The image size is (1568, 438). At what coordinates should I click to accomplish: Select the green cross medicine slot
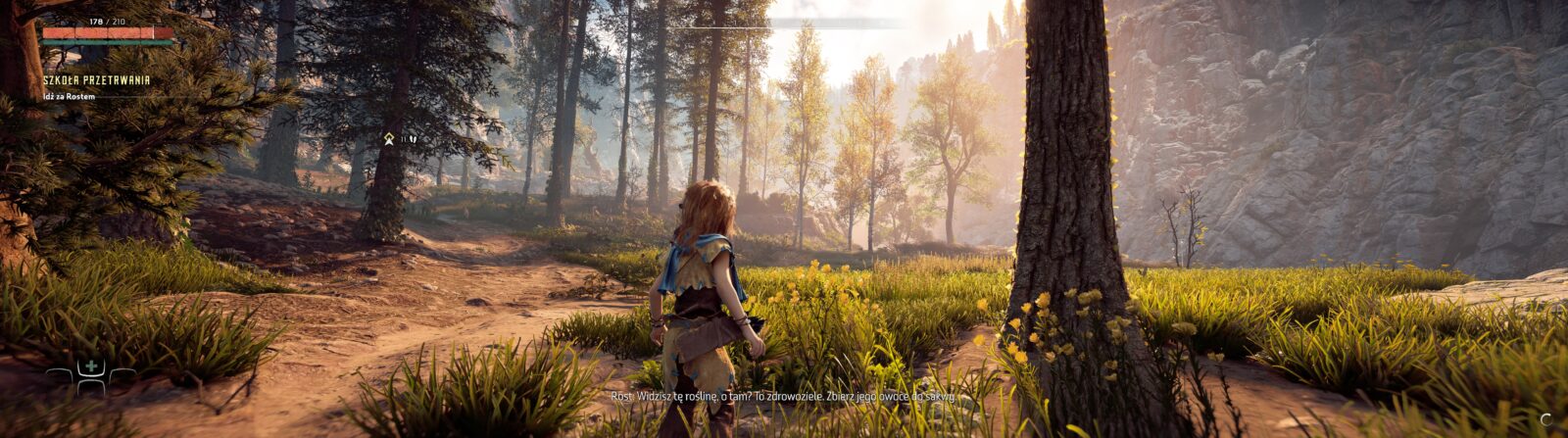click(91, 368)
